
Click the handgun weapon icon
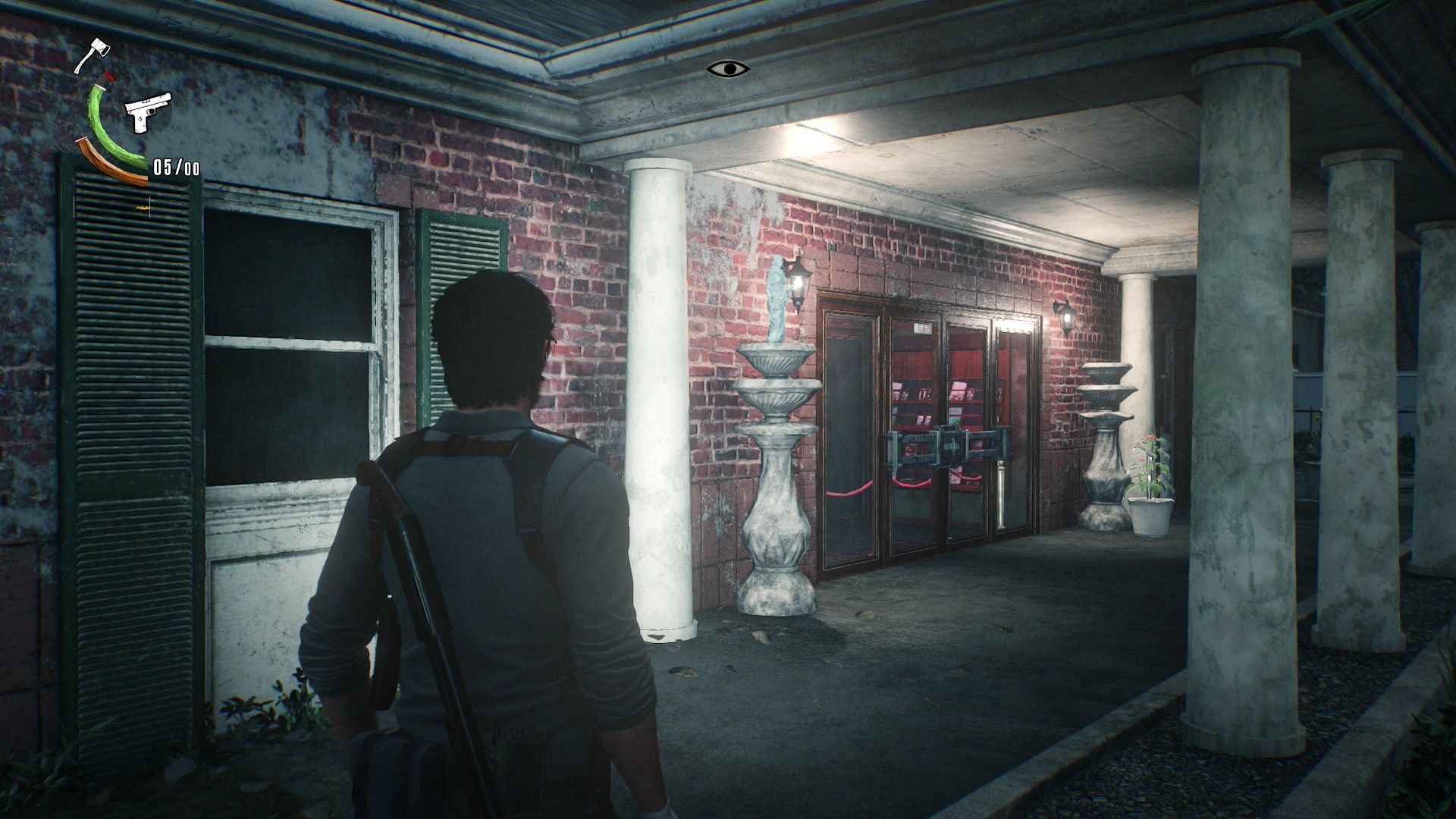[147, 113]
